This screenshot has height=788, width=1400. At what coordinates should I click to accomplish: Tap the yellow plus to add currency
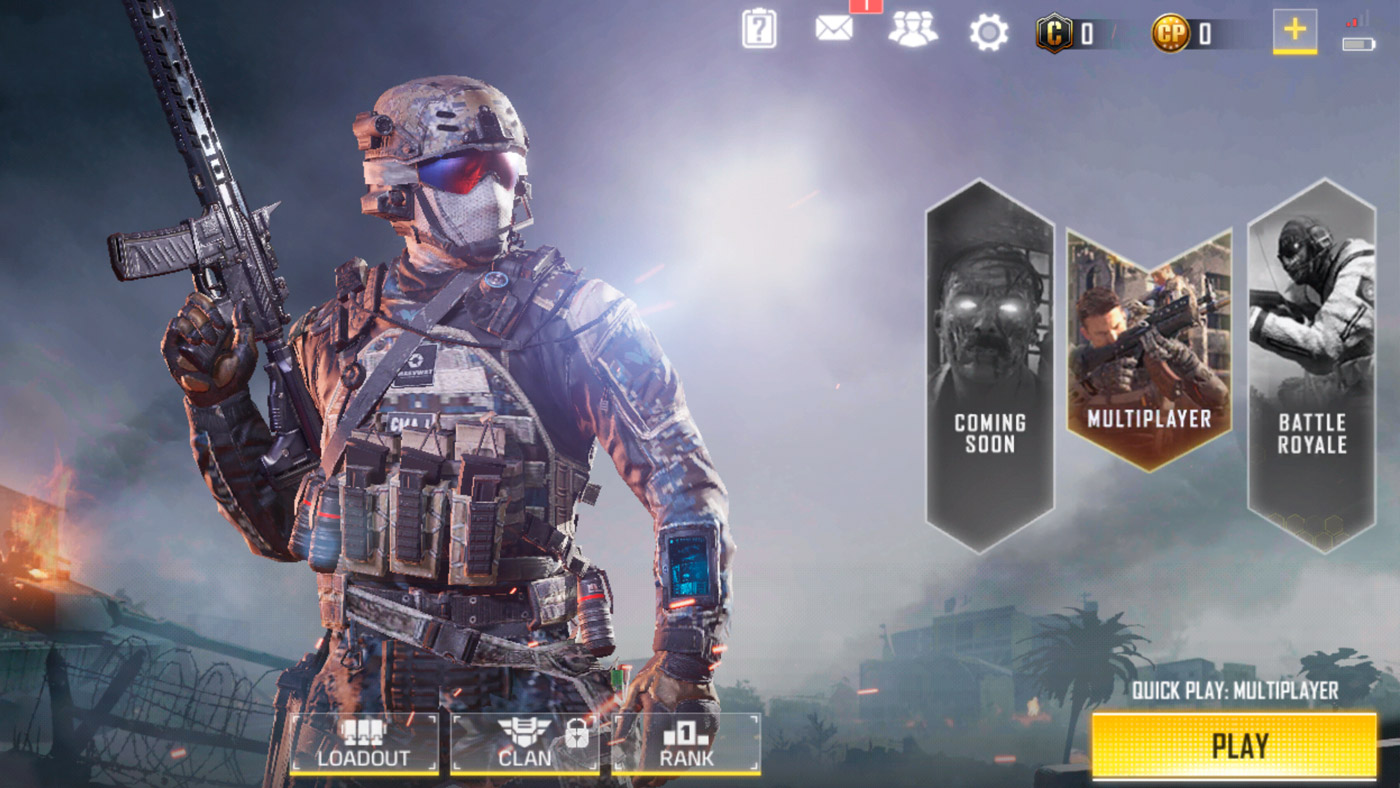[x=1294, y=30]
